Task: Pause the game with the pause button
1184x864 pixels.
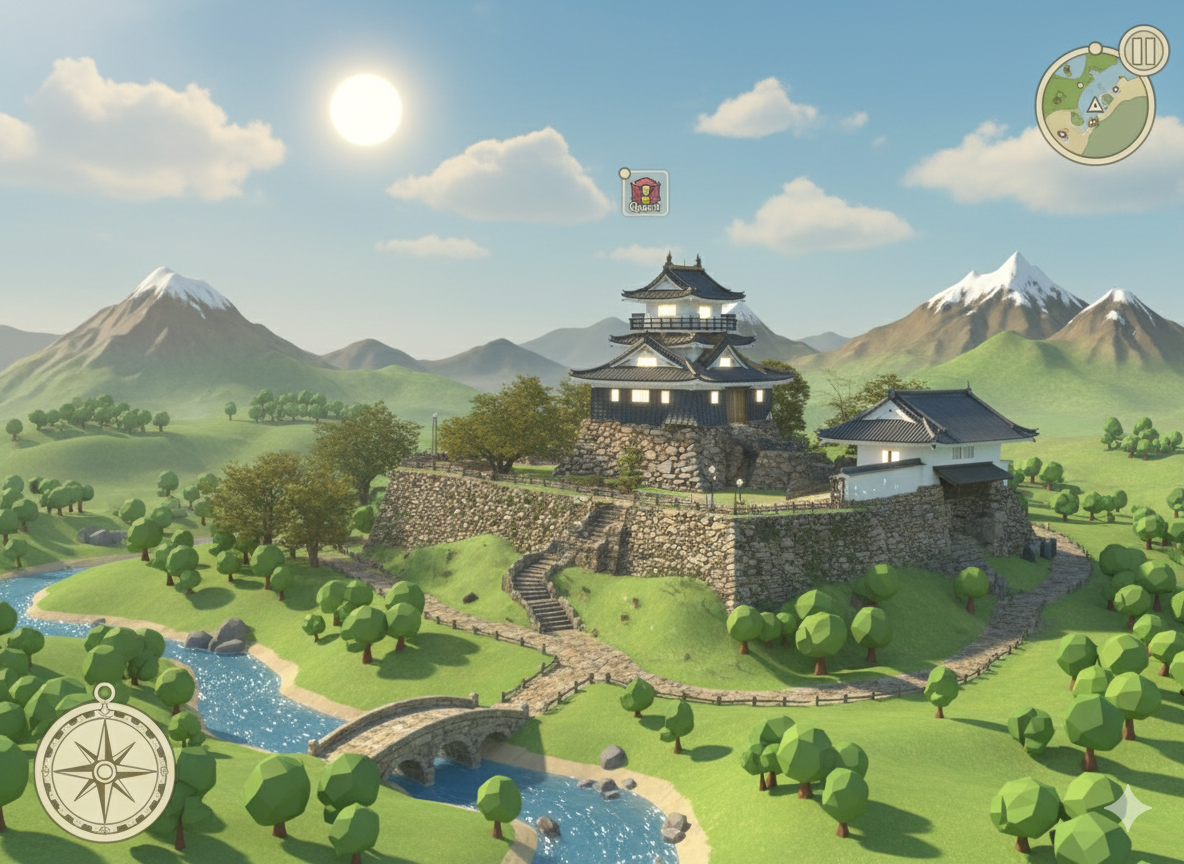Action: (x=1143, y=50)
